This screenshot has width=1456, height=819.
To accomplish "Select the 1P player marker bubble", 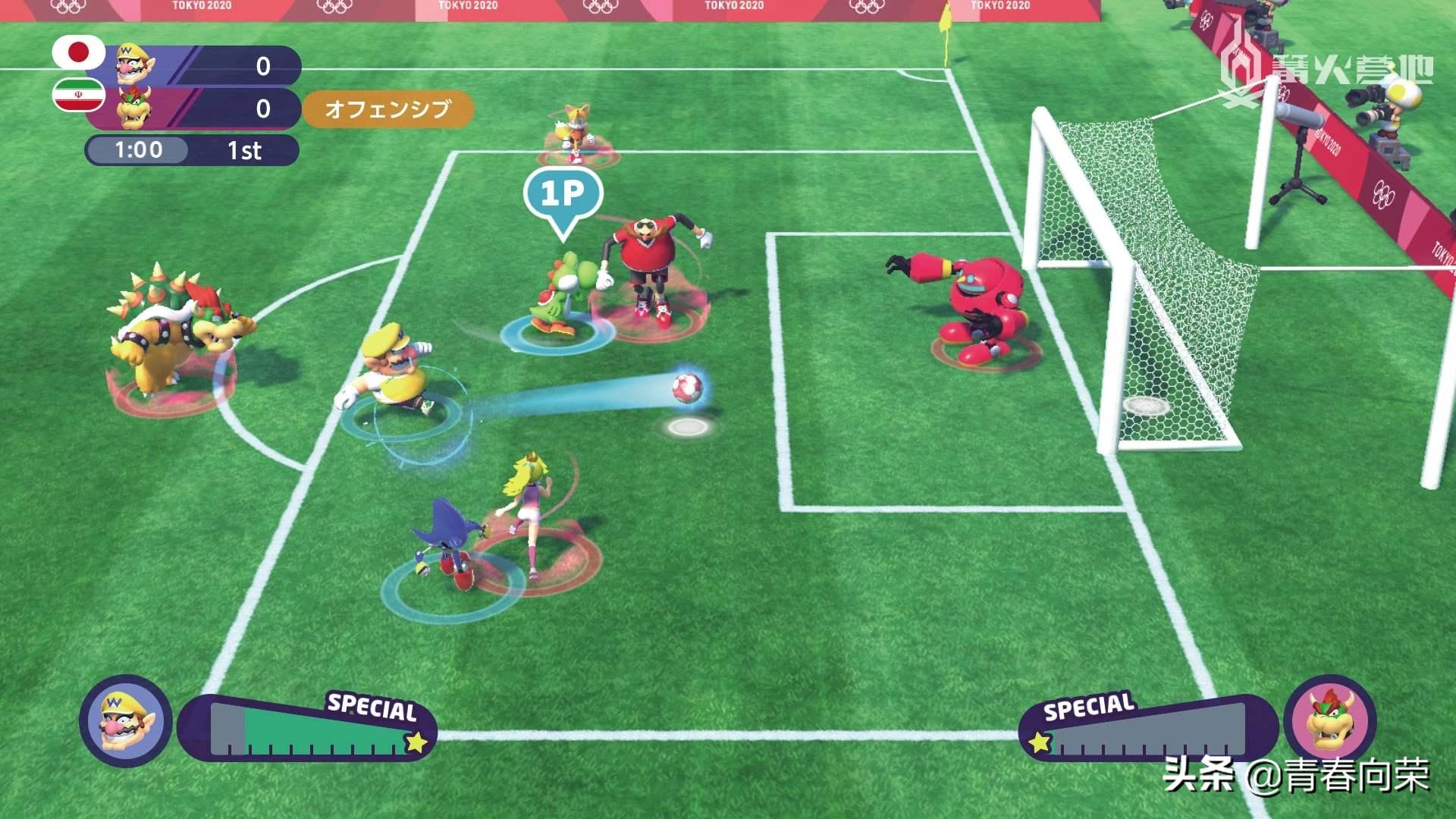I will (x=563, y=195).
